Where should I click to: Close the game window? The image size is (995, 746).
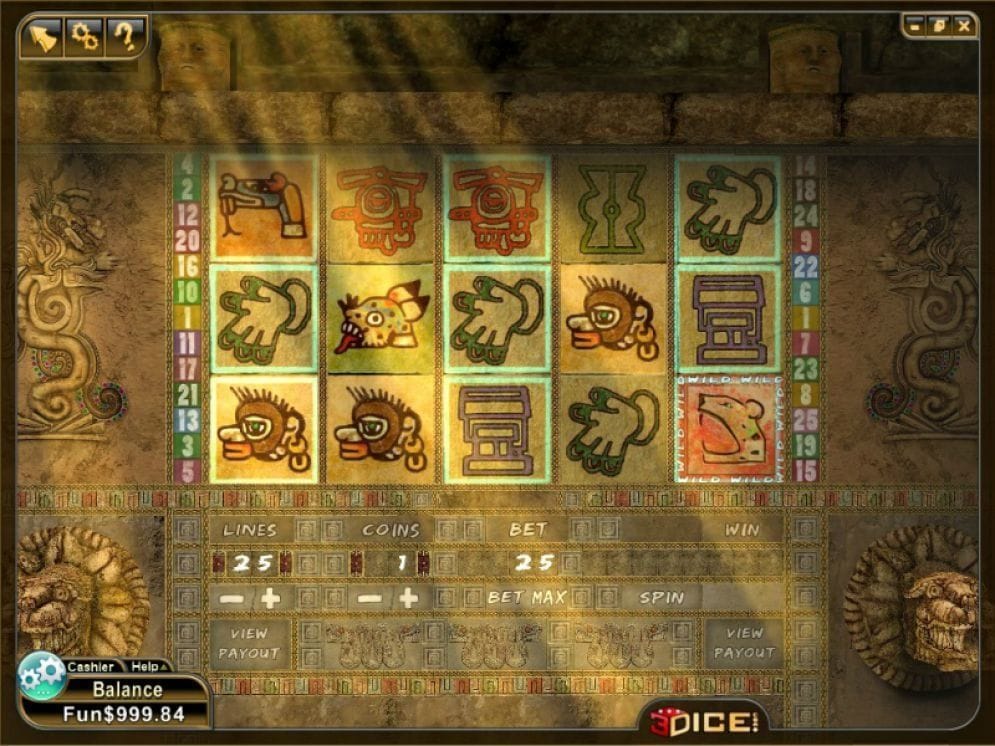pyautogui.click(x=964, y=26)
